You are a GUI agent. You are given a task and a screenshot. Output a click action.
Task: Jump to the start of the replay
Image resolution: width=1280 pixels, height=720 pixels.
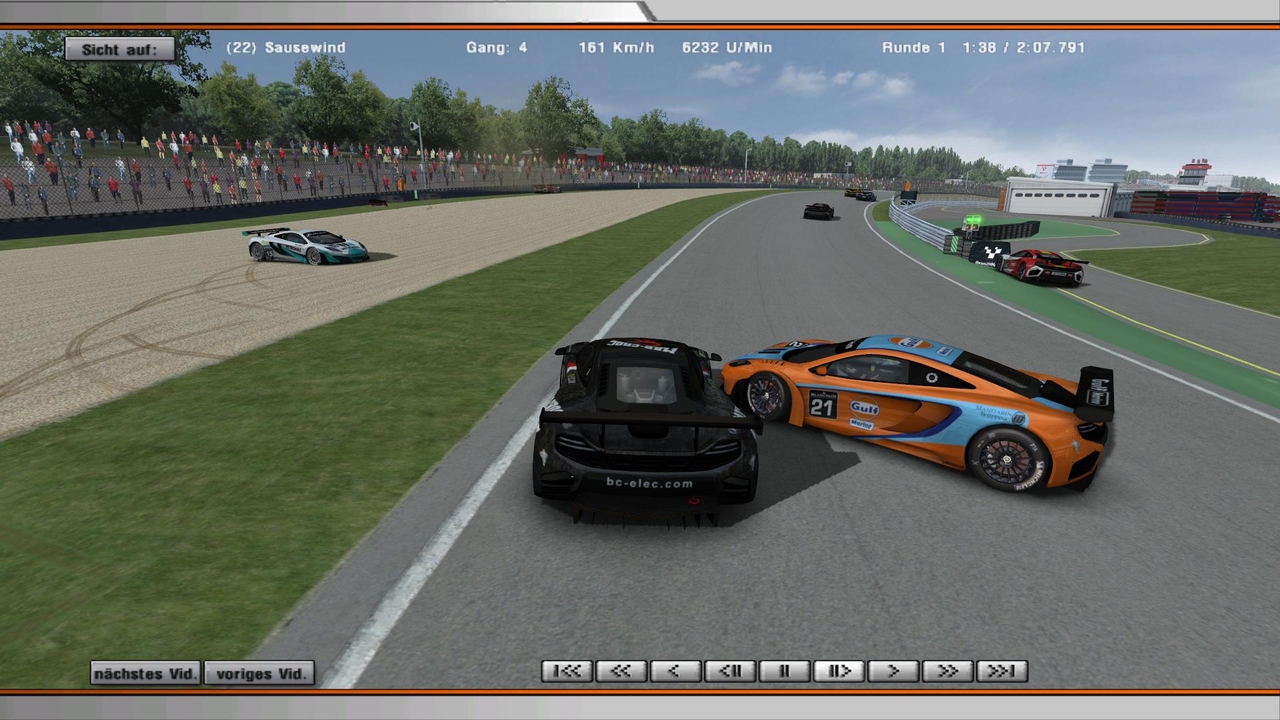click(x=567, y=671)
